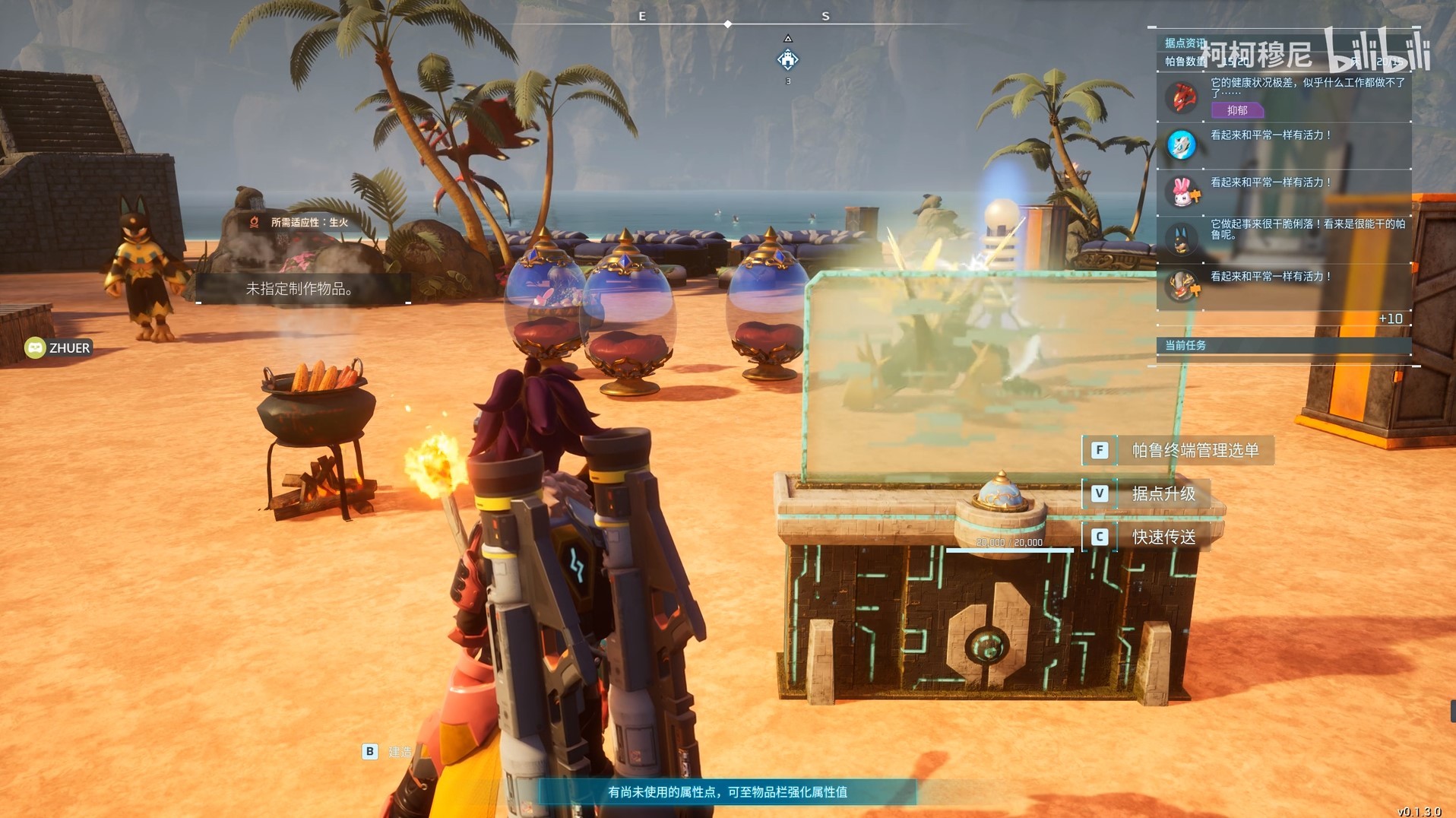1456x818 pixels.
Task: Click the unused attribute points notification banner
Action: pyautogui.click(x=727, y=792)
